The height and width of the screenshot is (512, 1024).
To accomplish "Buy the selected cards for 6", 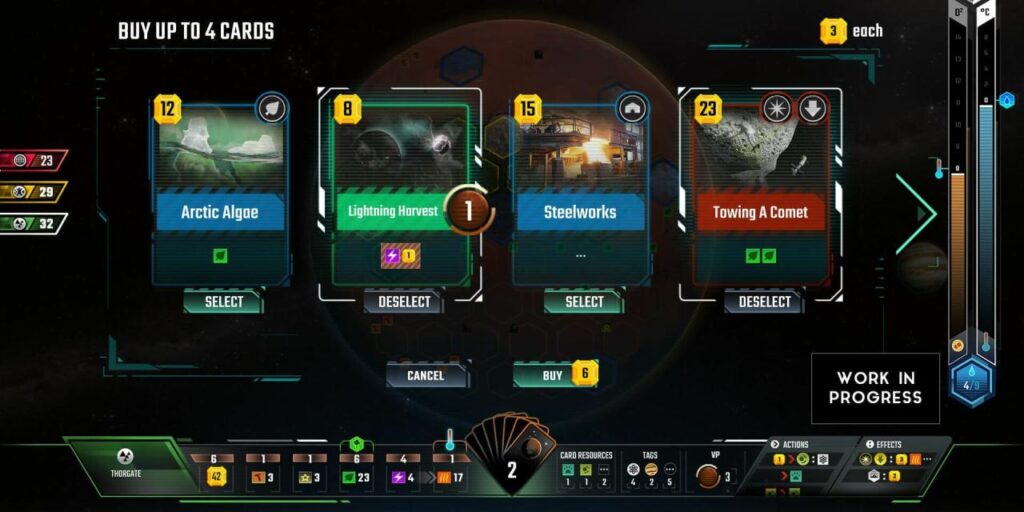I will point(556,375).
